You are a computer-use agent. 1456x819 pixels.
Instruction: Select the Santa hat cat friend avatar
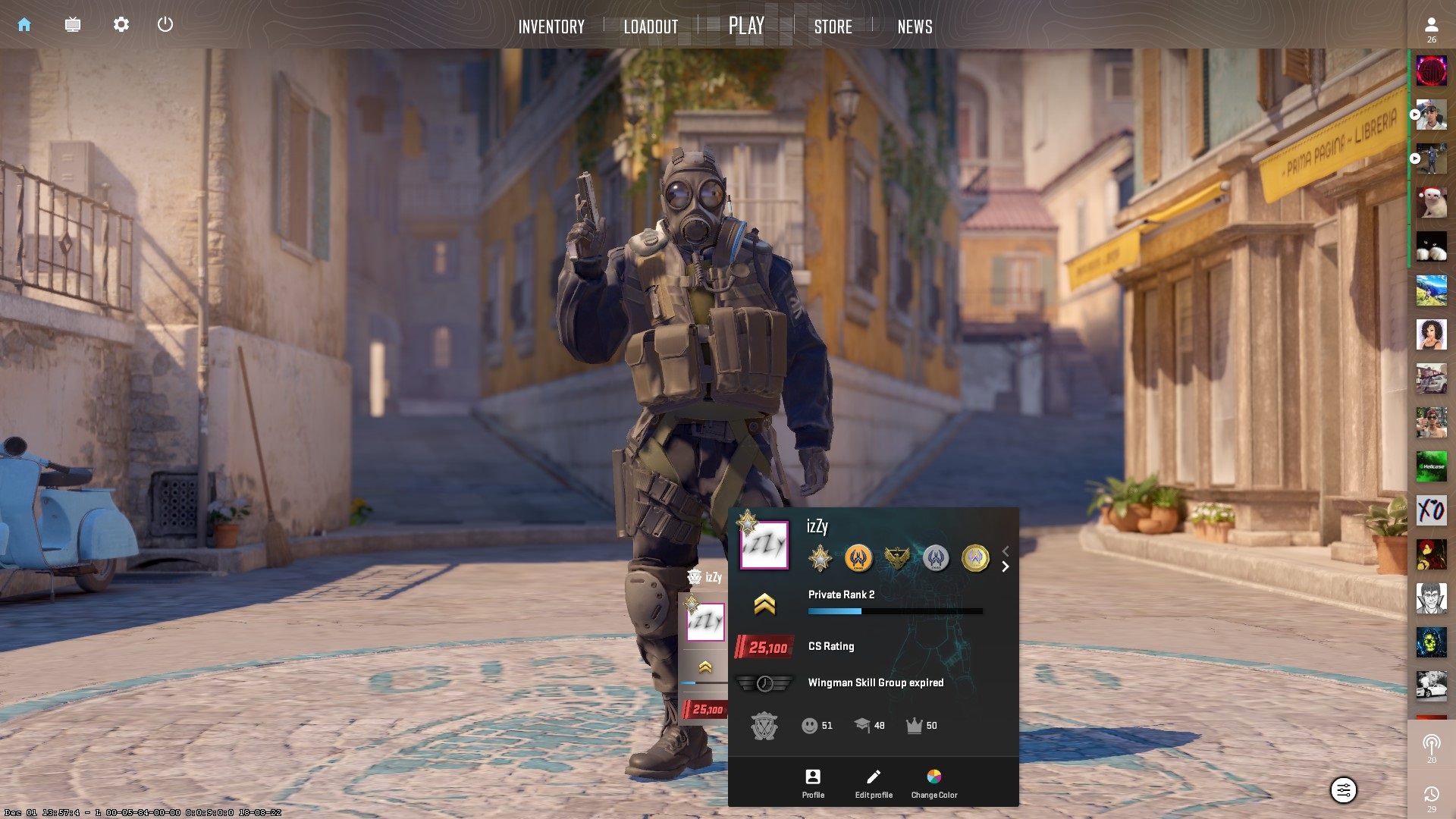(1431, 202)
